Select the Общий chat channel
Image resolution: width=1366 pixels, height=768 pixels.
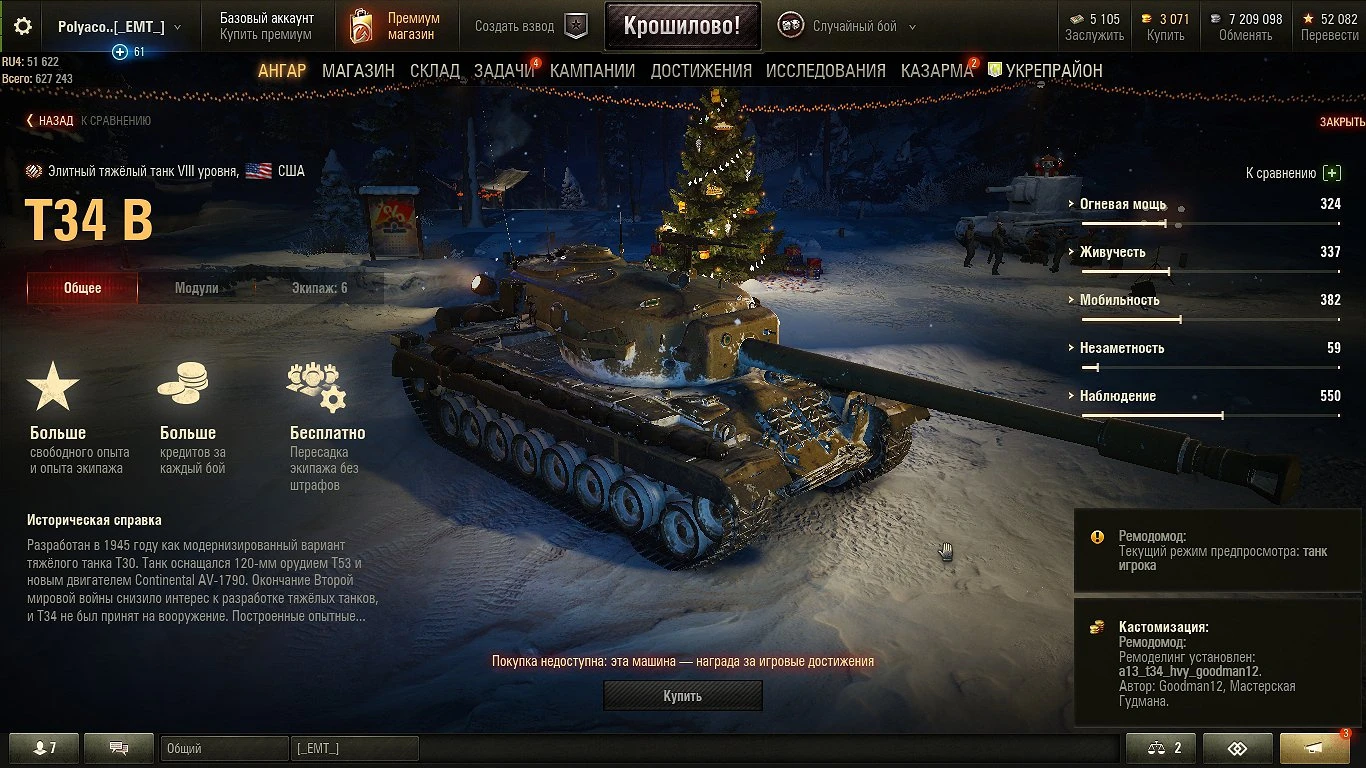pyautogui.click(x=225, y=747)
